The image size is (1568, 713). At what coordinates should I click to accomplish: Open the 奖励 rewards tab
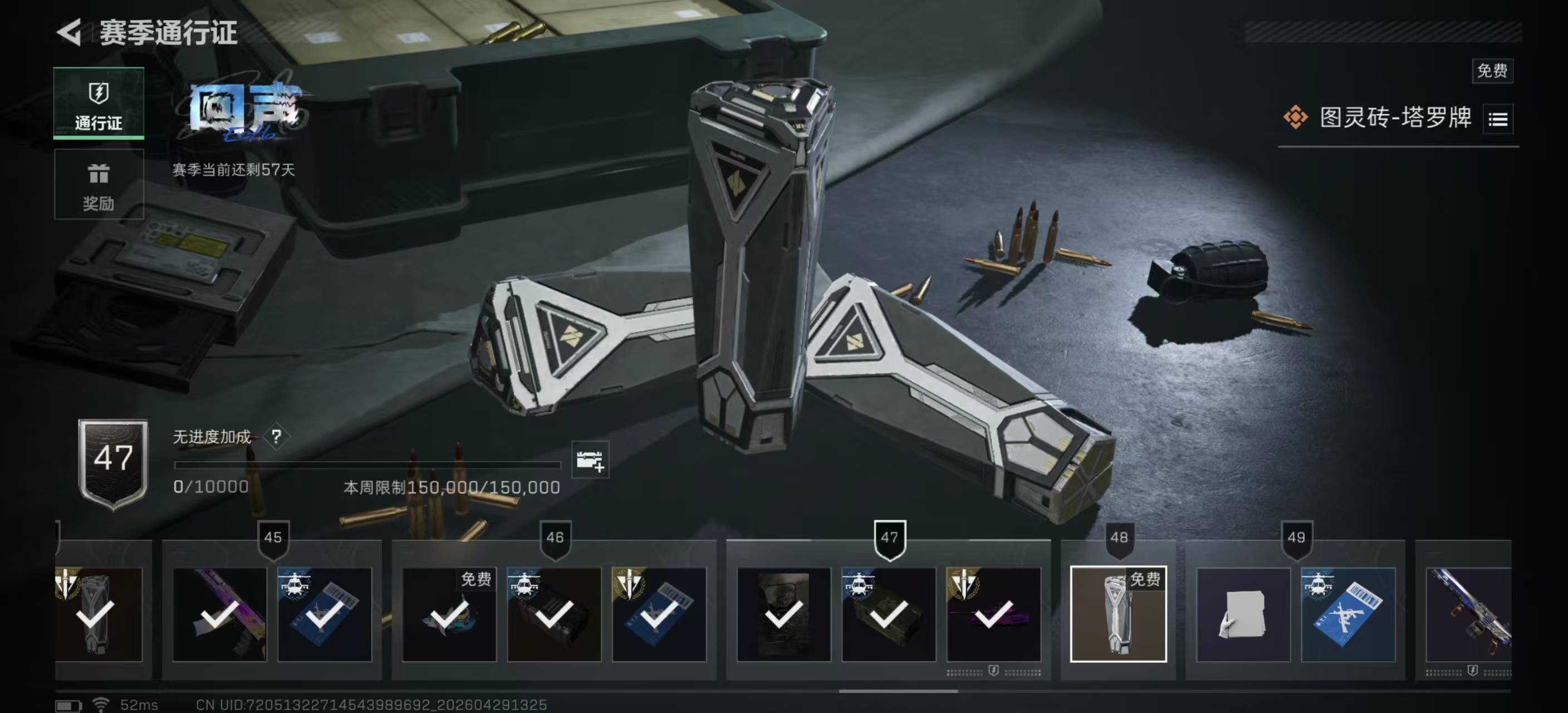click(x=99, y=184)
